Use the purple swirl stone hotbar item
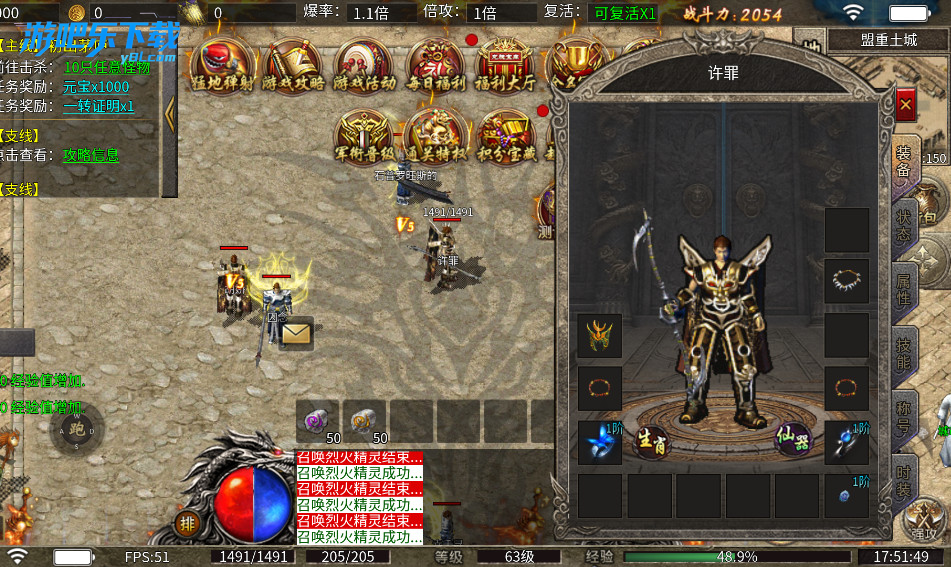951x567 pixels. (x=316, y=422)
